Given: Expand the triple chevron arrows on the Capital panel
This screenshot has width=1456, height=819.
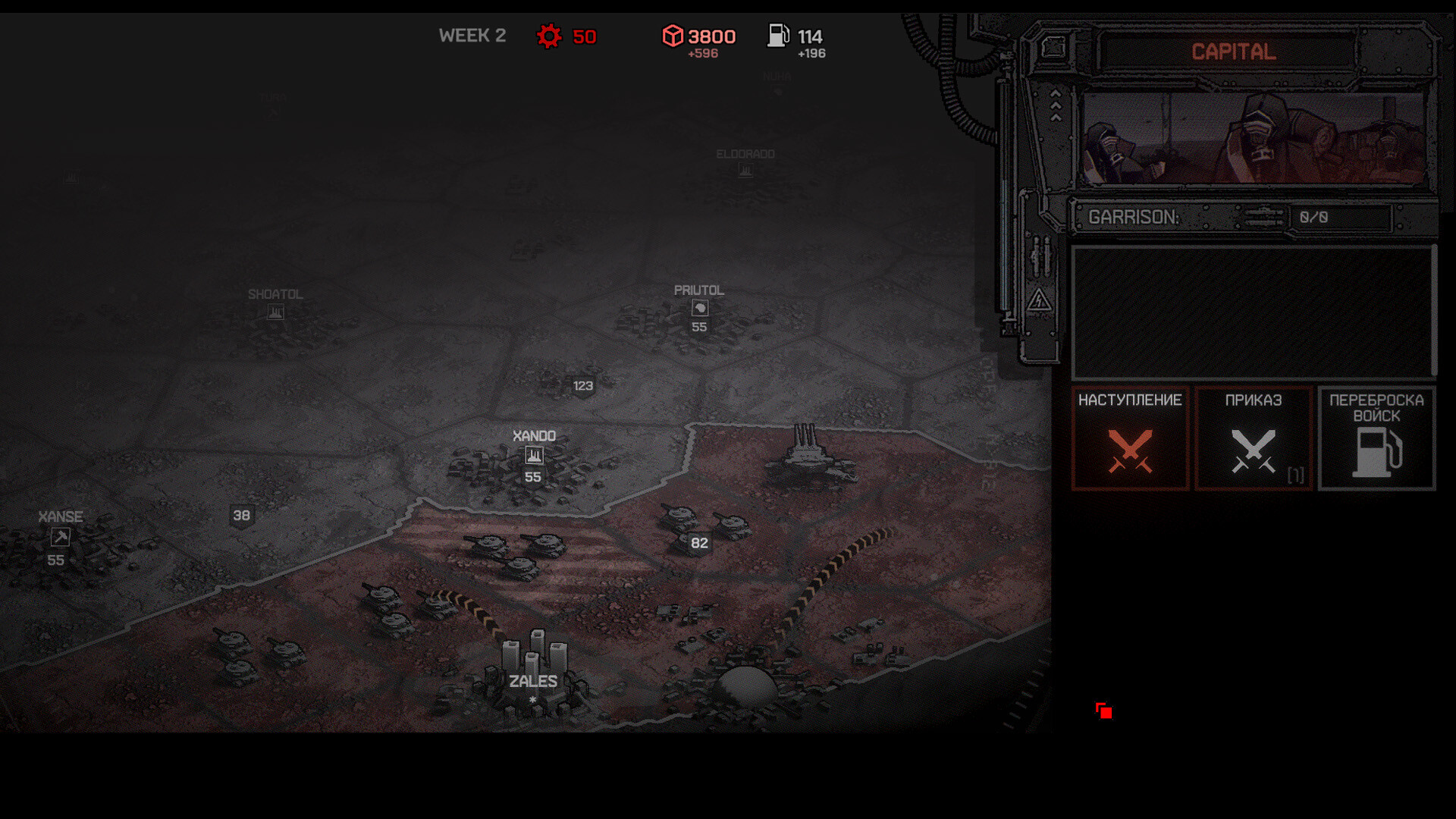Looking at the screenshot, I should (x=1056, y=105).
